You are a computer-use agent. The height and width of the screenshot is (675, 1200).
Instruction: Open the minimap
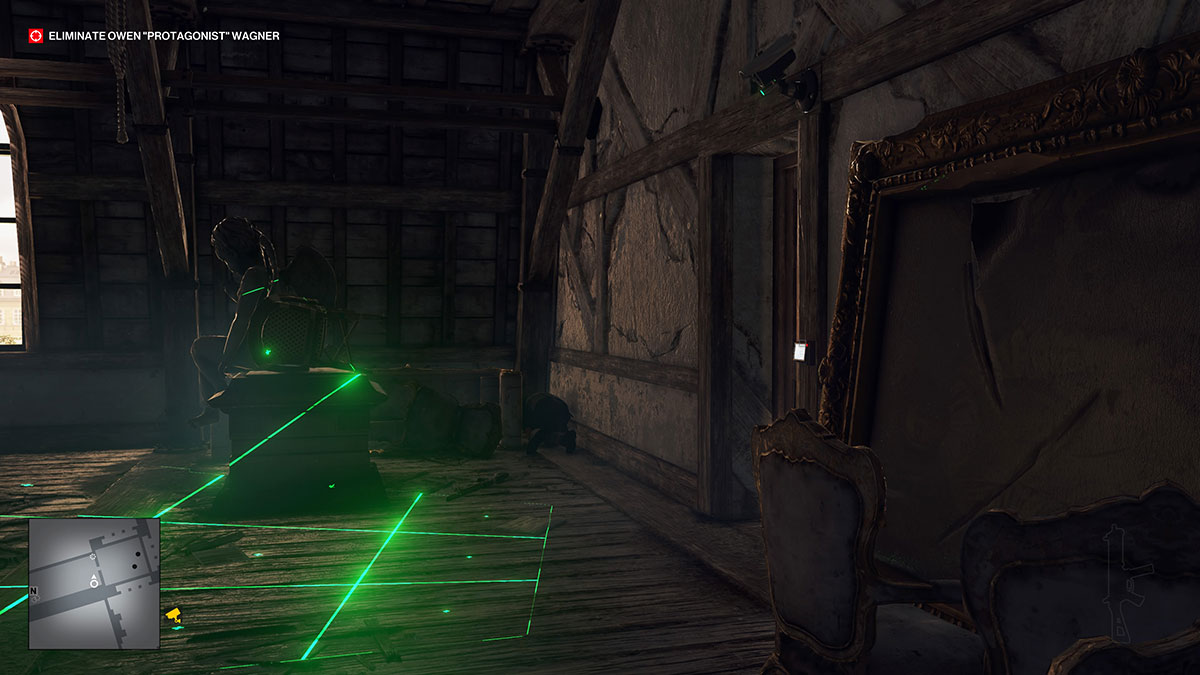[x=94, y=583]
